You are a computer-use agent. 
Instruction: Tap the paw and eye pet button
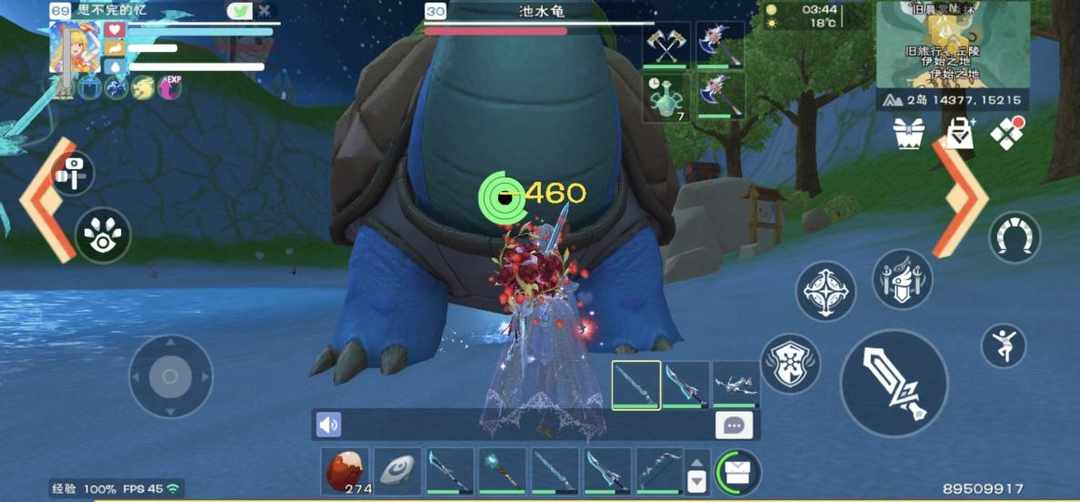coord(103,235)
